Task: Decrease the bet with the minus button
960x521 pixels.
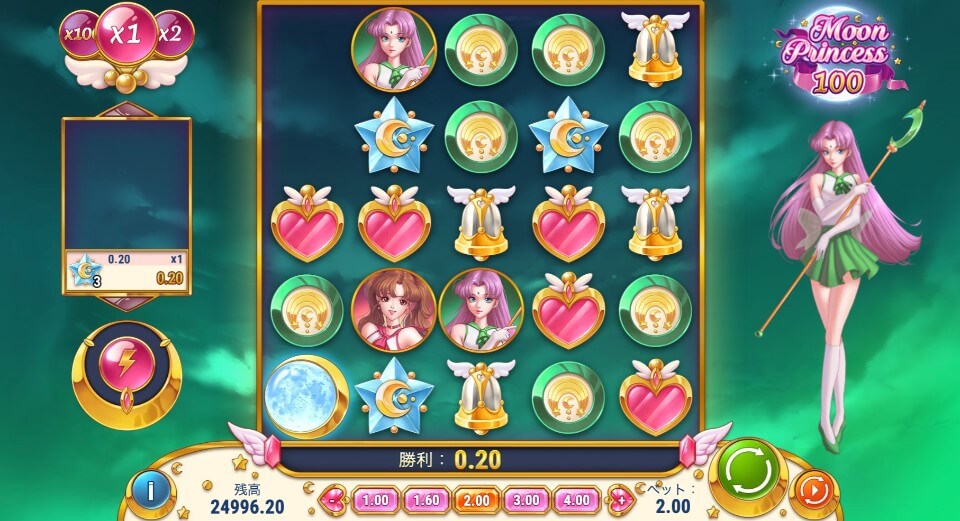Action: coord(333,499)
